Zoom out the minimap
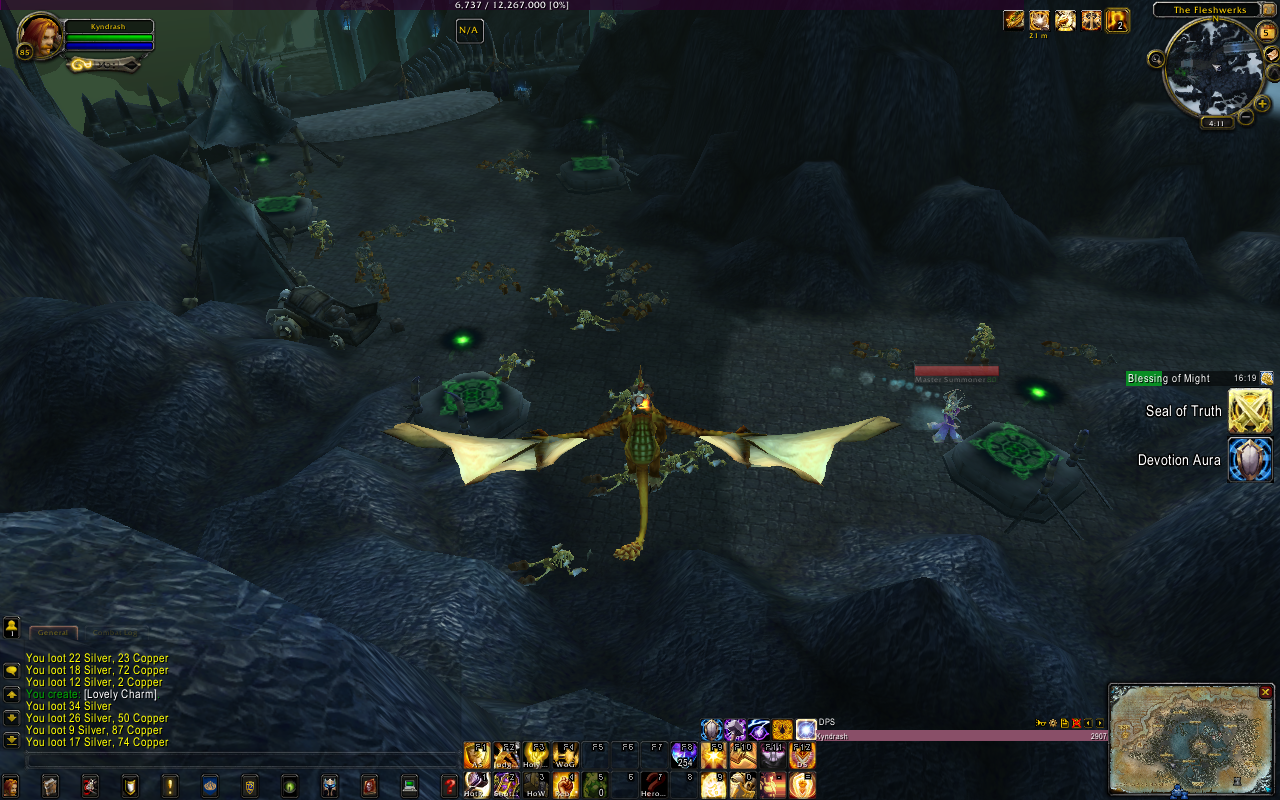This screenshot has height=800, width=1280. 1246,118
